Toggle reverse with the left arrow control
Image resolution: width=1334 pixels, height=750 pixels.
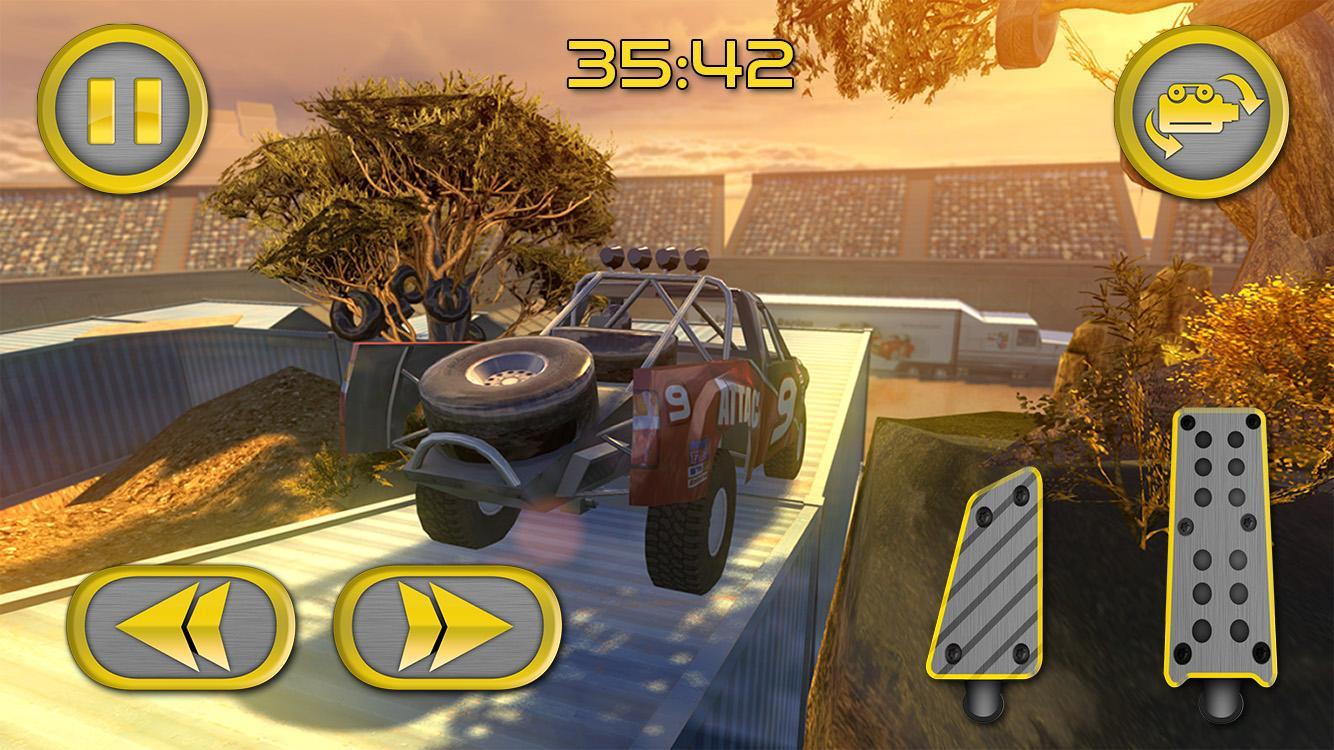183,624
